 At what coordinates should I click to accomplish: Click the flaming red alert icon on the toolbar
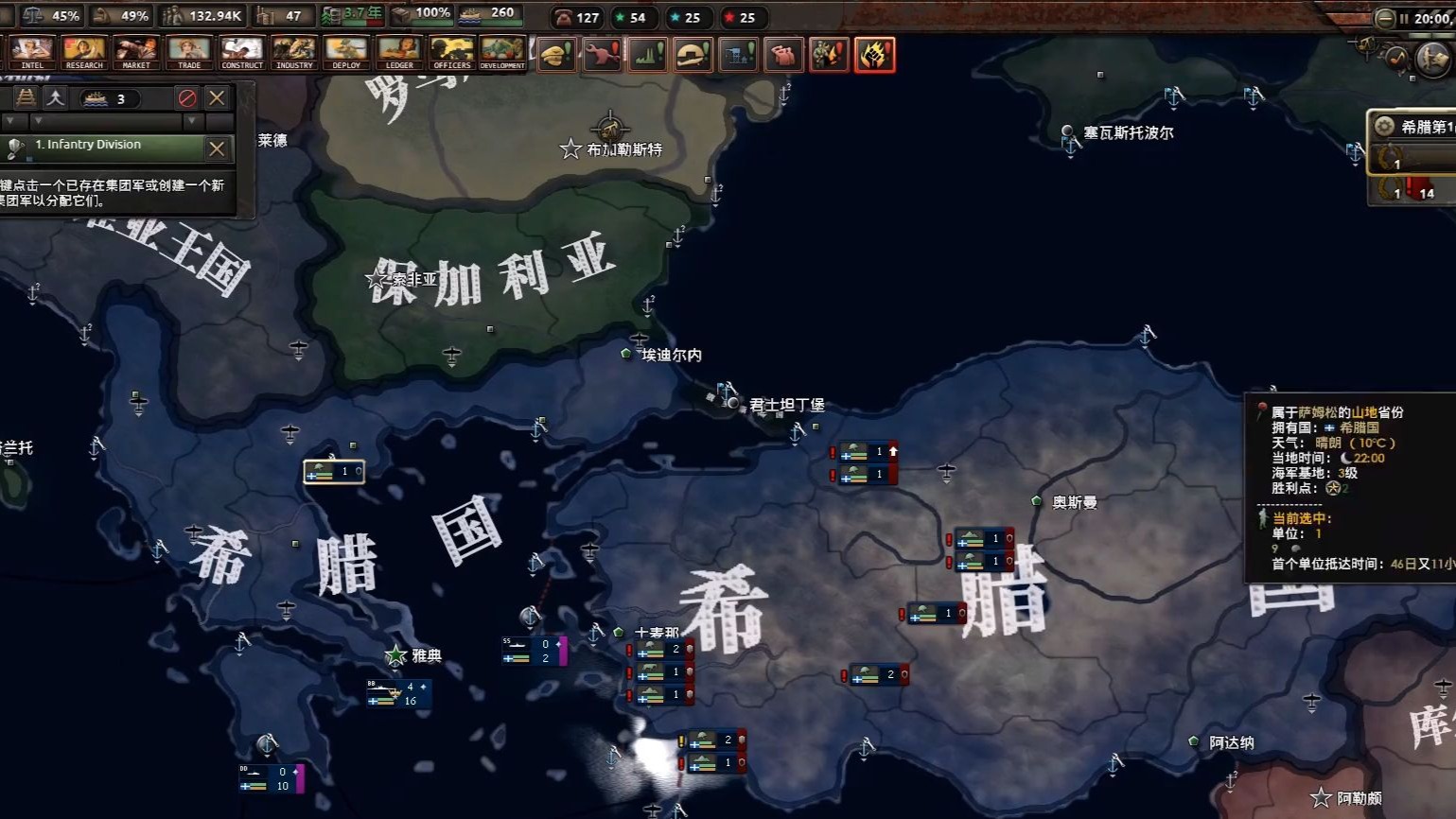pos(875,55)
